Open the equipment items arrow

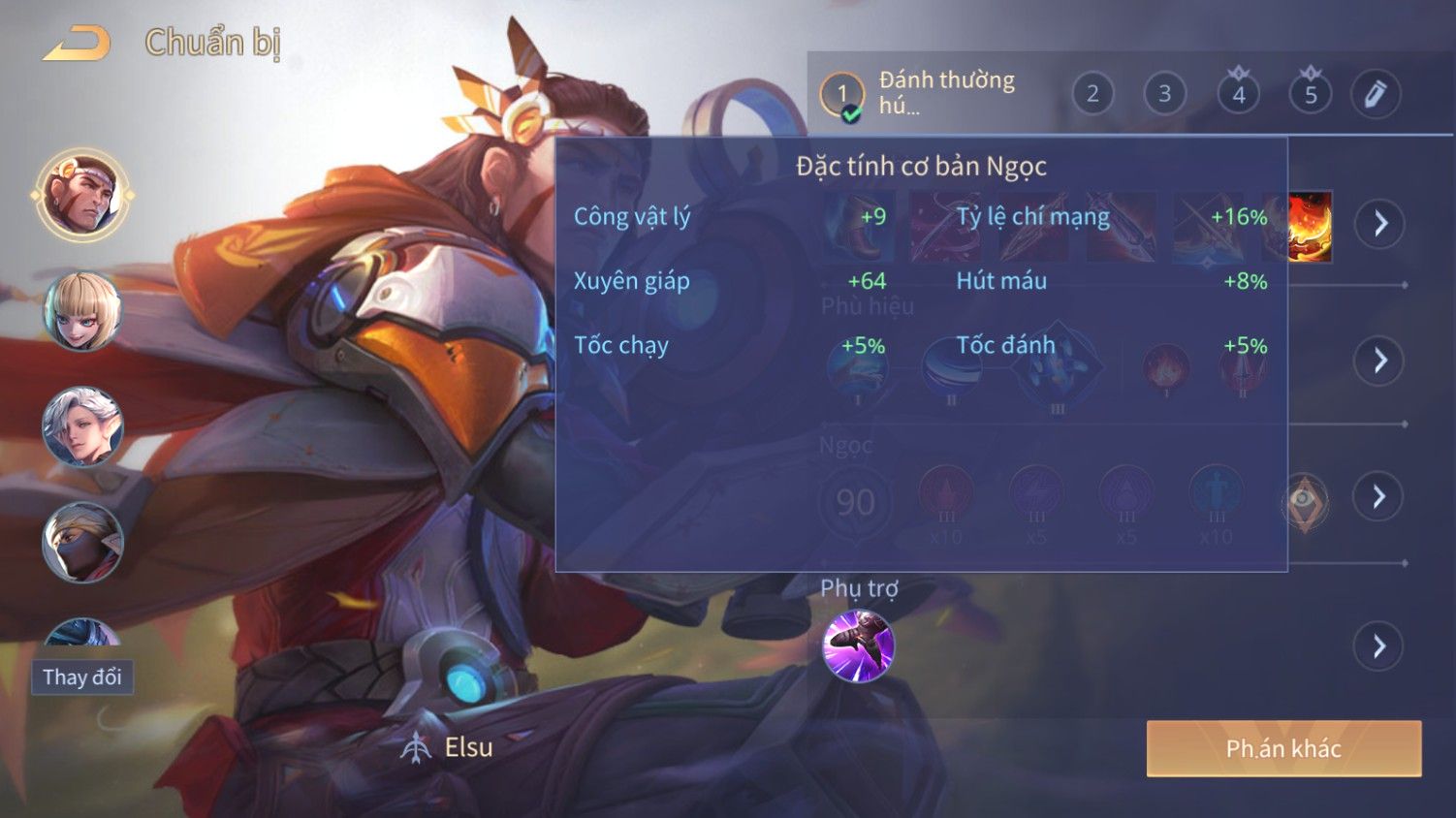(x=1379, y=224)
